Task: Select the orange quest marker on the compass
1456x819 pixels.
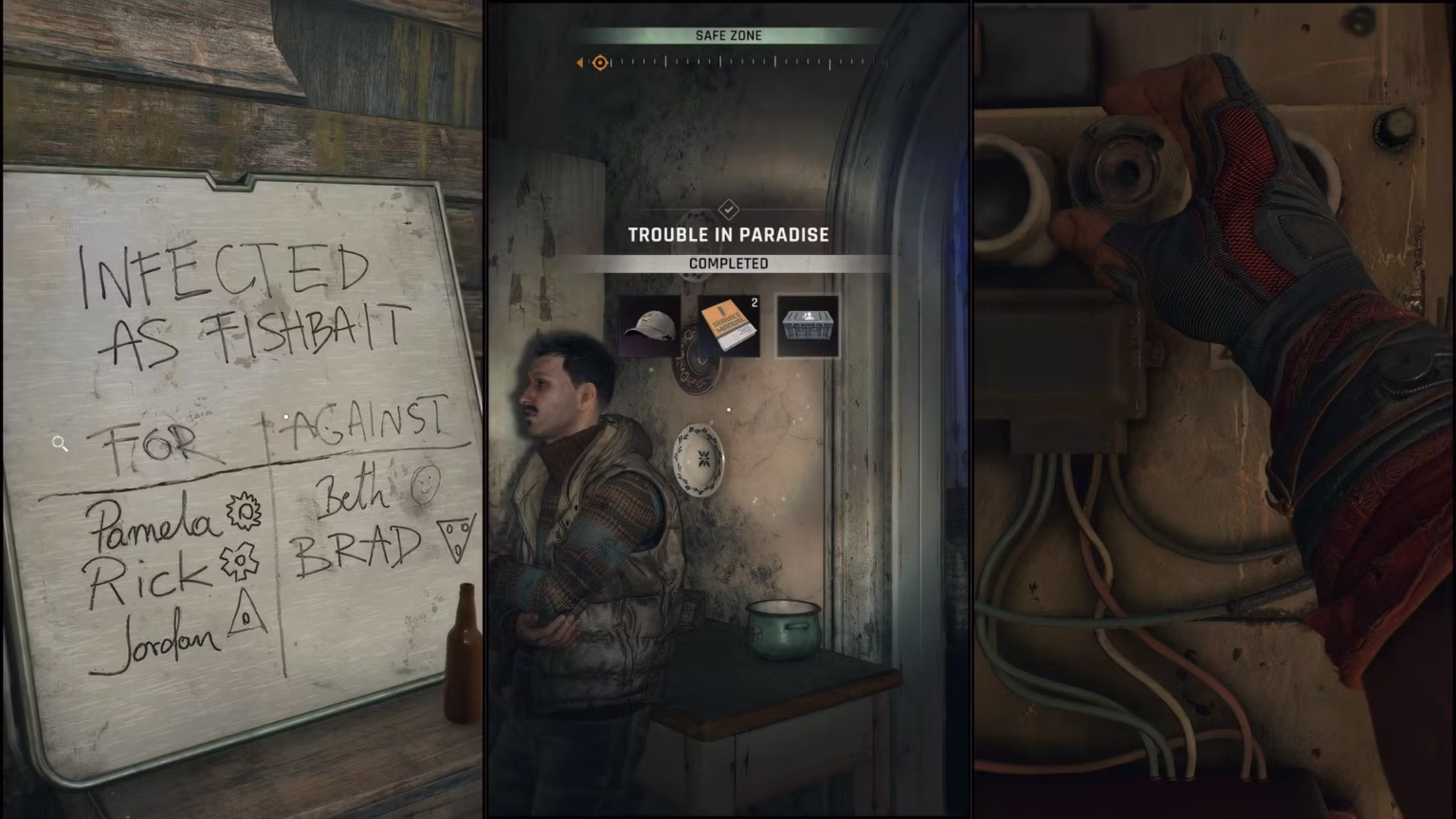Action: click(600, 63)
